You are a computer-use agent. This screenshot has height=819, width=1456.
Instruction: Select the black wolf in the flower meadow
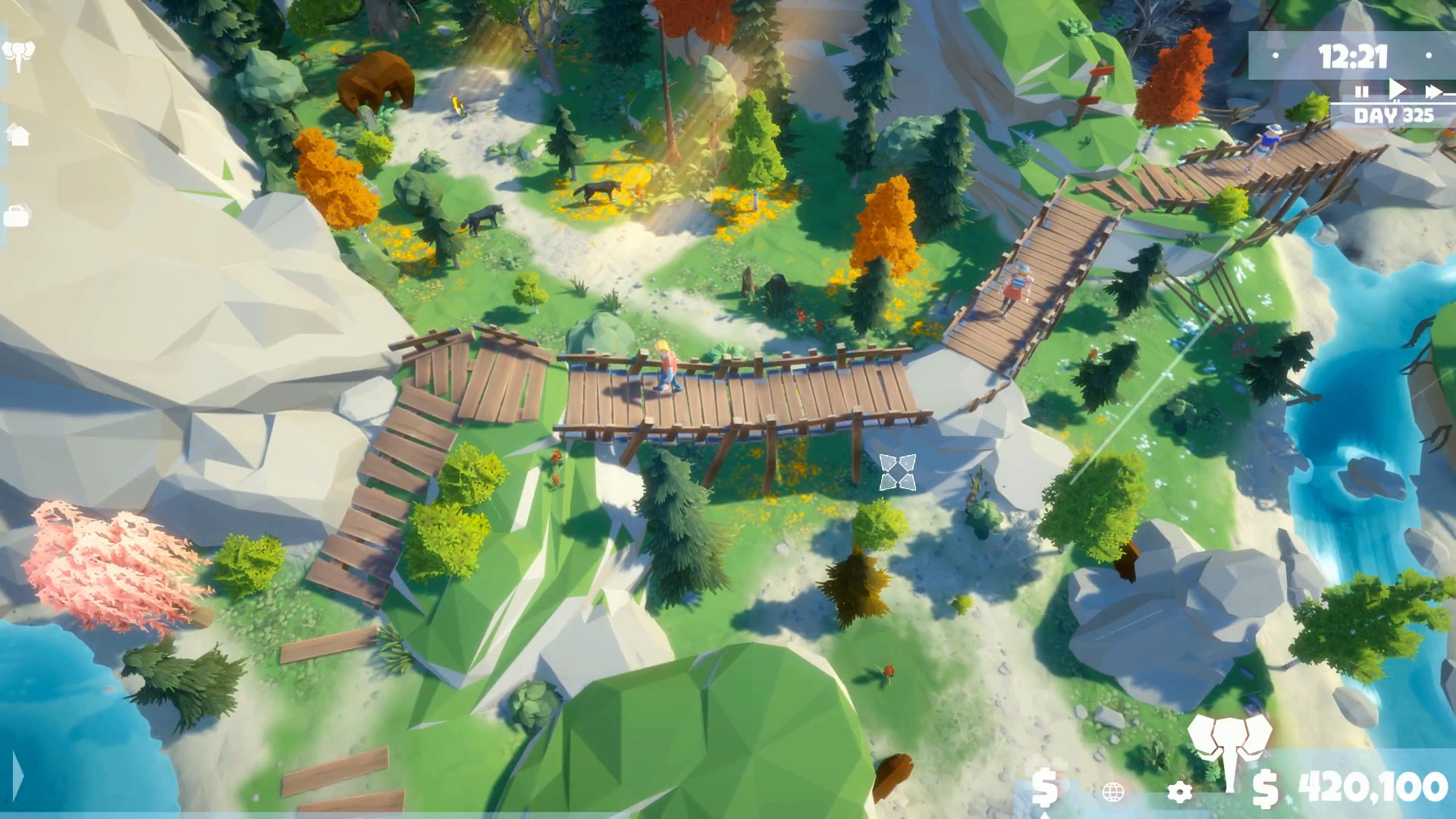(x=595, y=191)
